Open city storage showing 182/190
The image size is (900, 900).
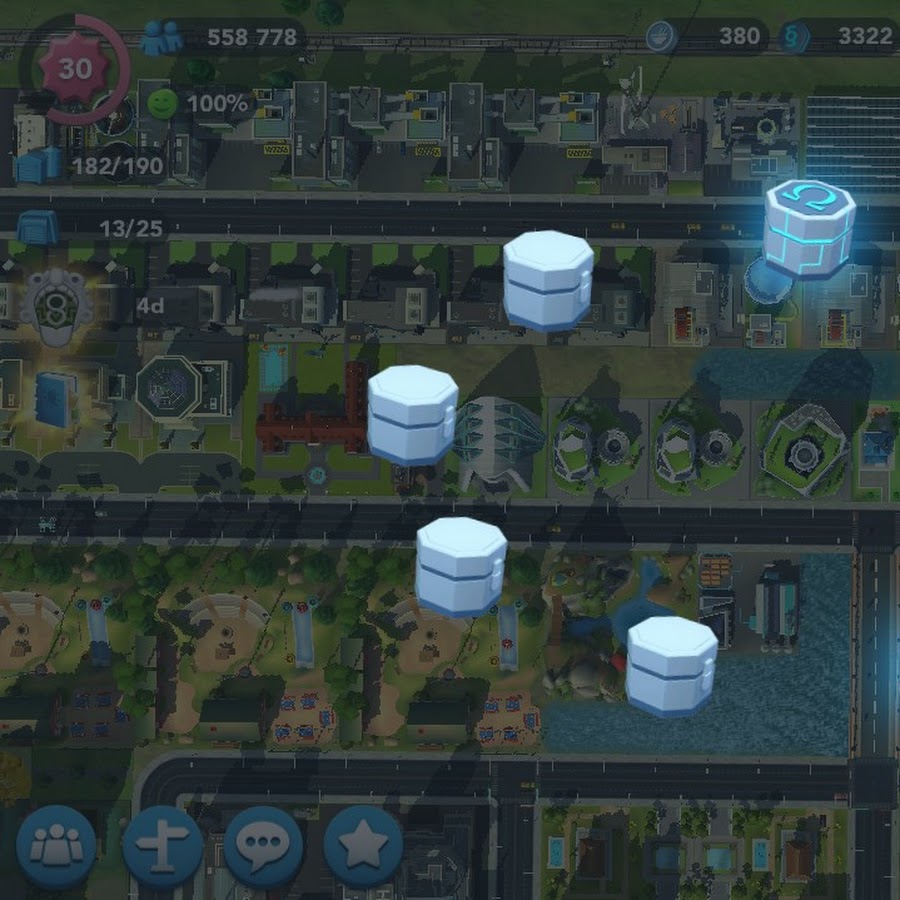[40, 164]
